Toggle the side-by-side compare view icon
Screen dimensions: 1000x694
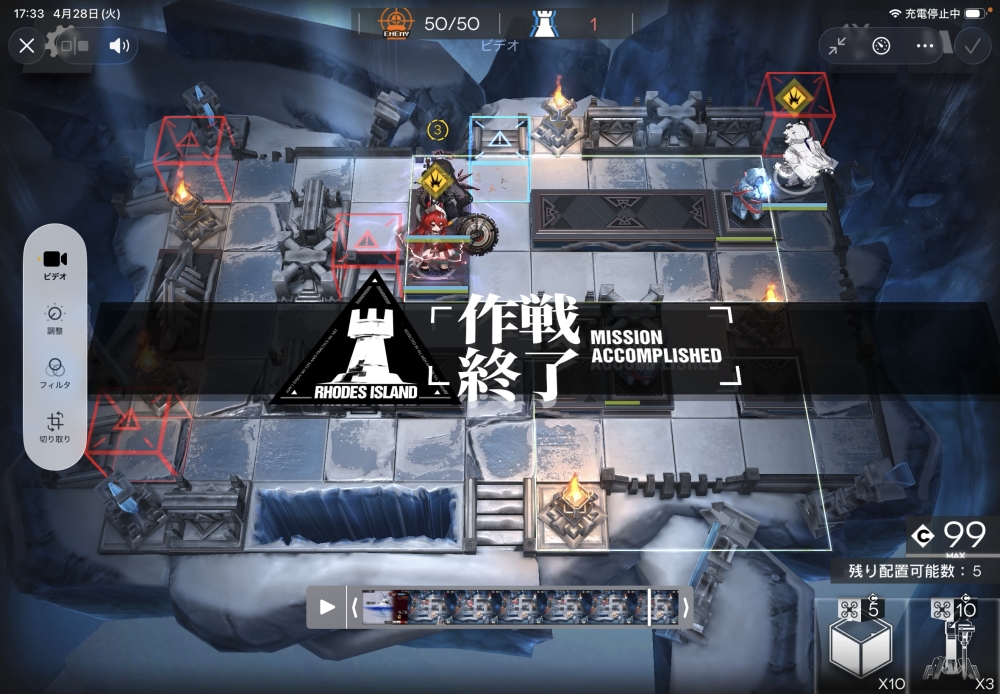[x=73, y=45]
